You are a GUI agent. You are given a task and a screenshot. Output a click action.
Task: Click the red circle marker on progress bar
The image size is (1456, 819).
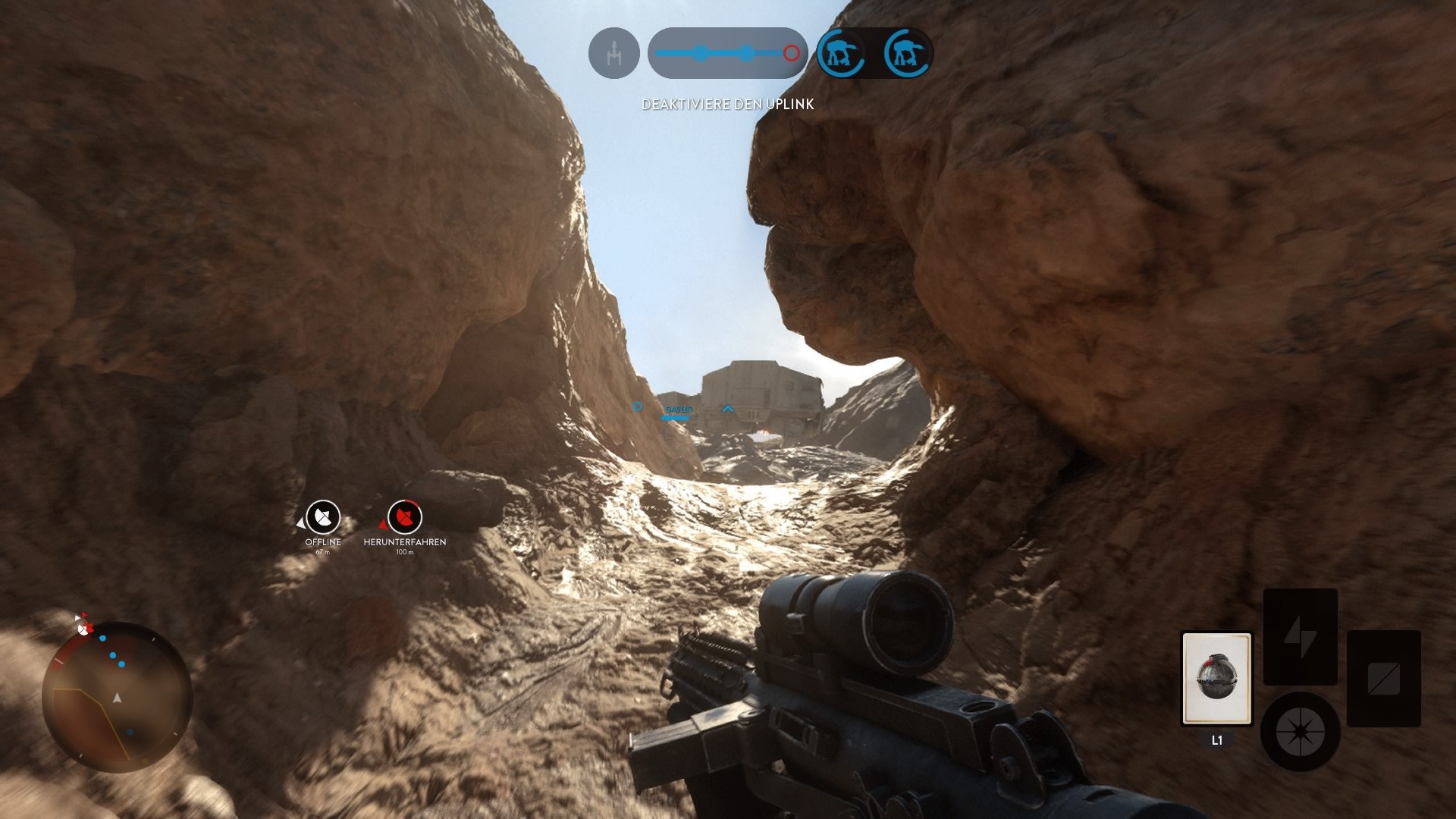791,53
